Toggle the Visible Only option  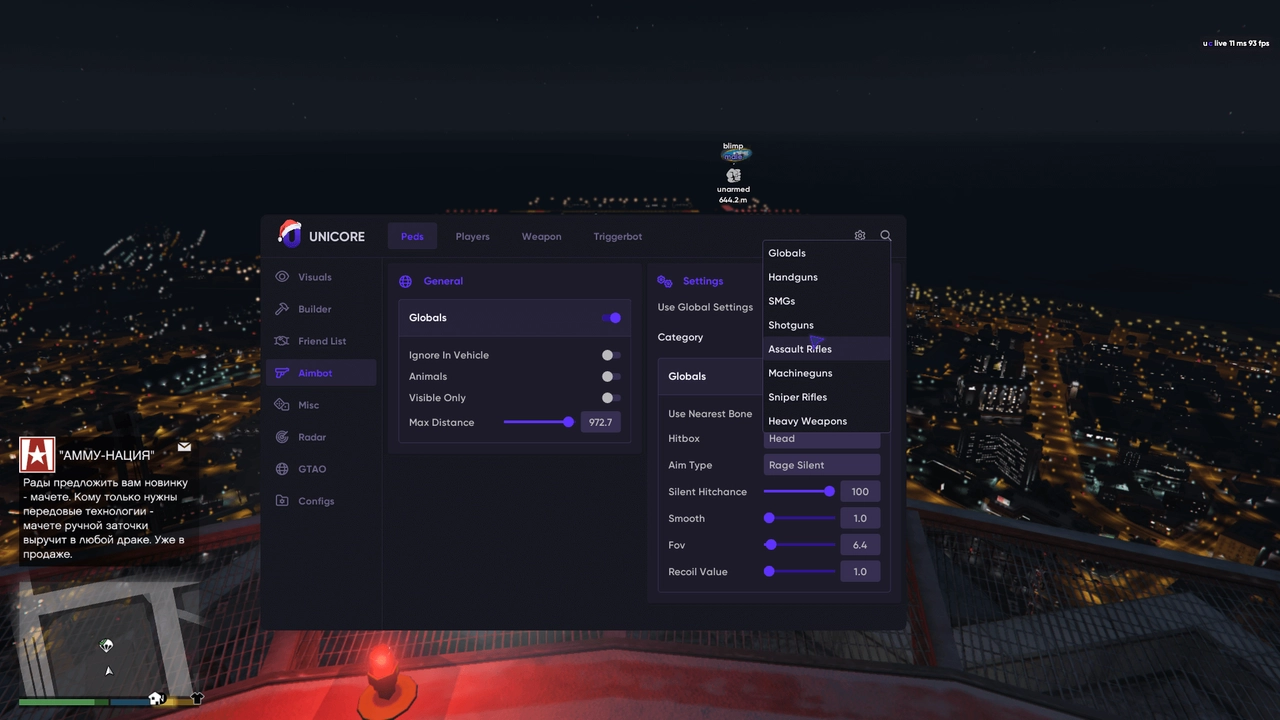(x=610, y=398)
